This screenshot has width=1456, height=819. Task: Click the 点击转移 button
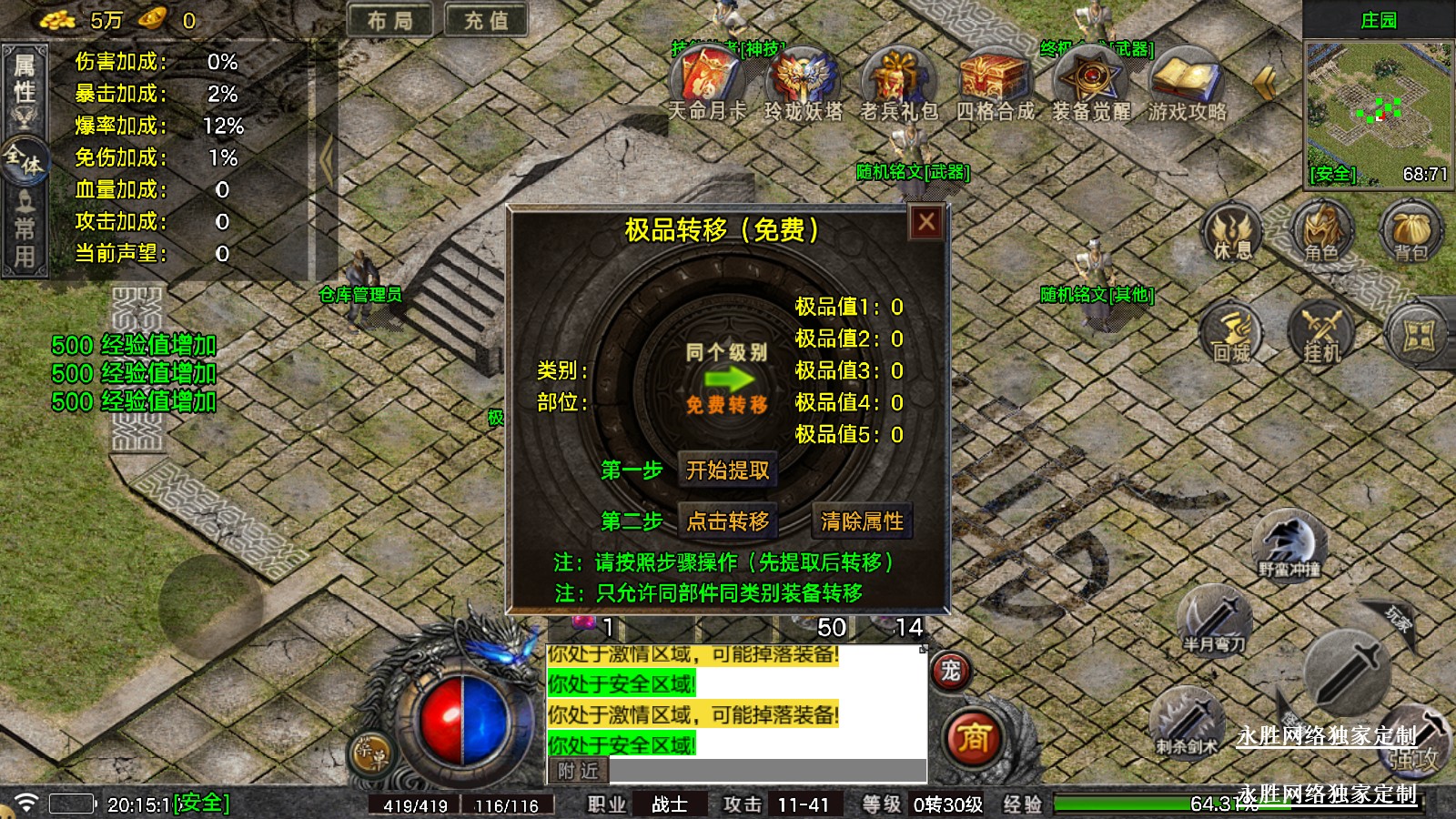[x=727, y=521]
